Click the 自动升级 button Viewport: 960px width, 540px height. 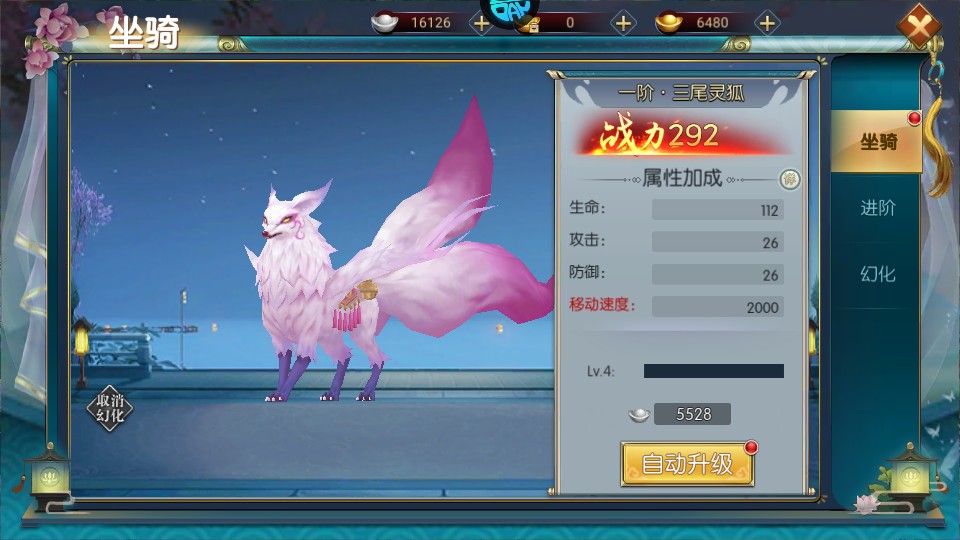[x=687, y=464]
